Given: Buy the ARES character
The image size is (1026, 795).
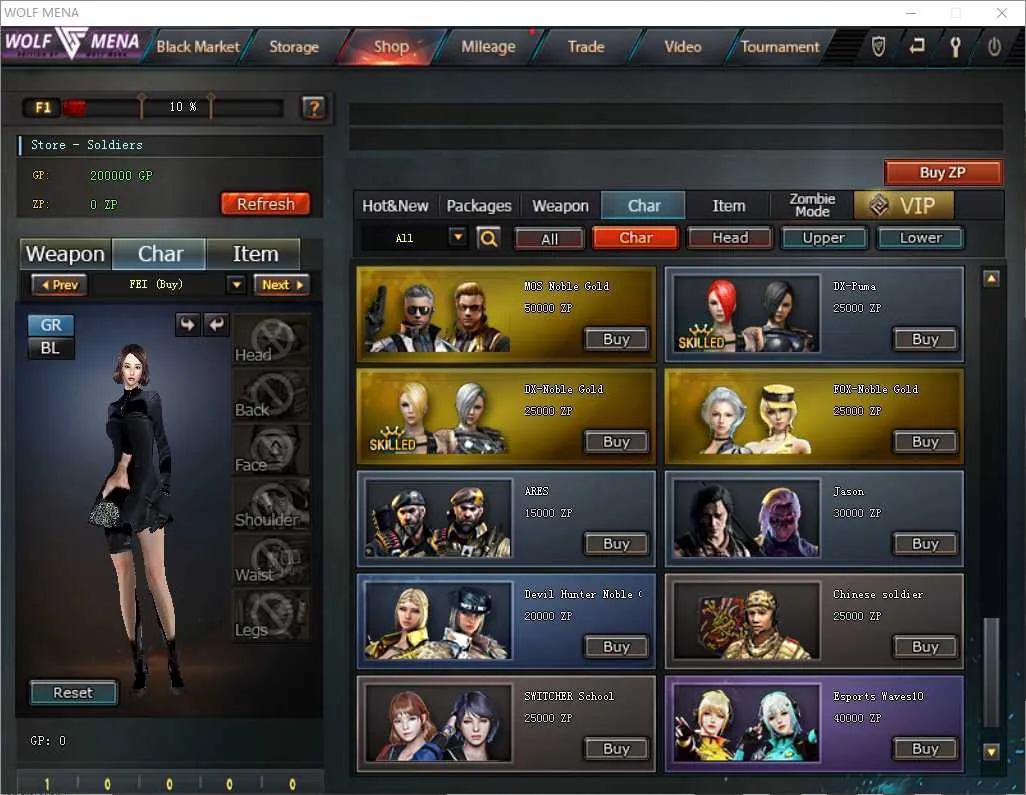Looking at the screenshot, I should coord(617,544).
